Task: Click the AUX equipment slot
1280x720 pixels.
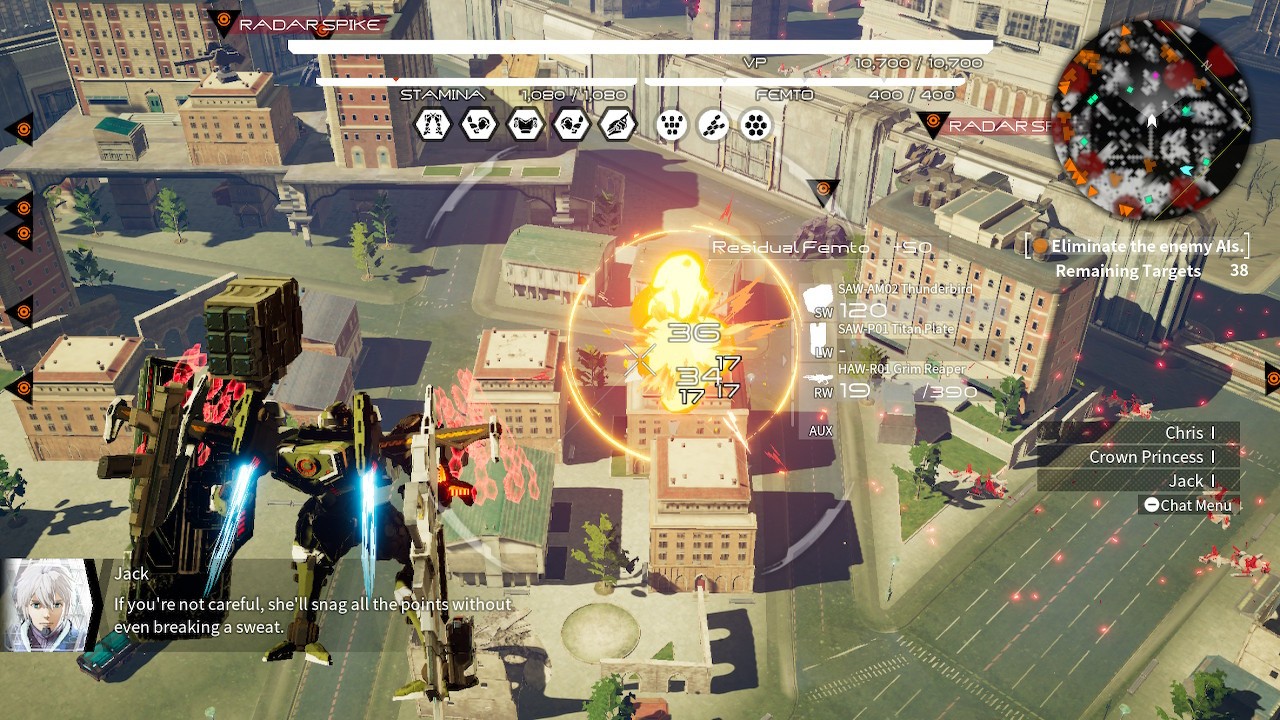Action: [821, 431]
